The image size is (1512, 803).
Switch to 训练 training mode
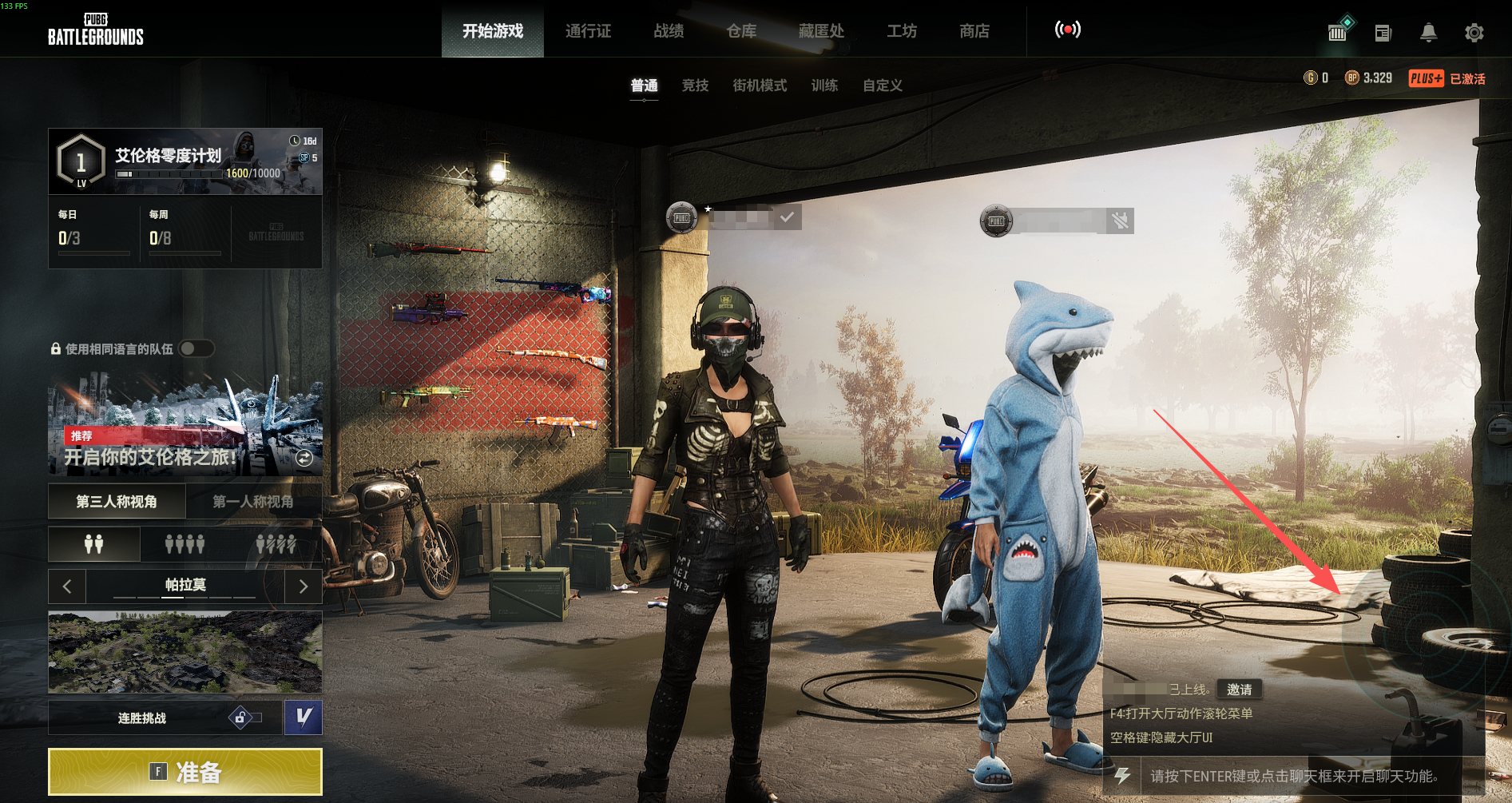(x=824, y=85)
